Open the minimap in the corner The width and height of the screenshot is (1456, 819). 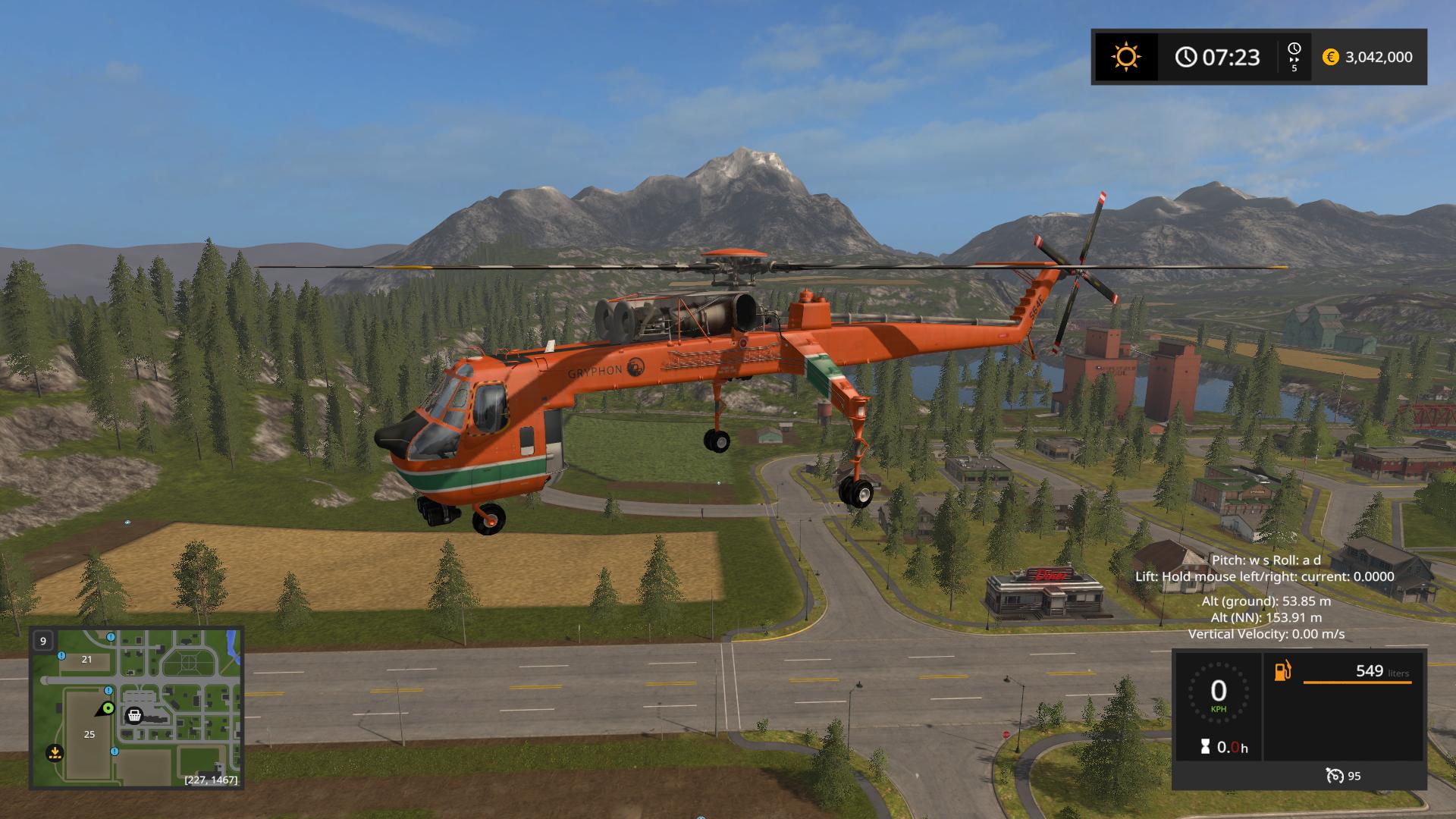[136, 708]
